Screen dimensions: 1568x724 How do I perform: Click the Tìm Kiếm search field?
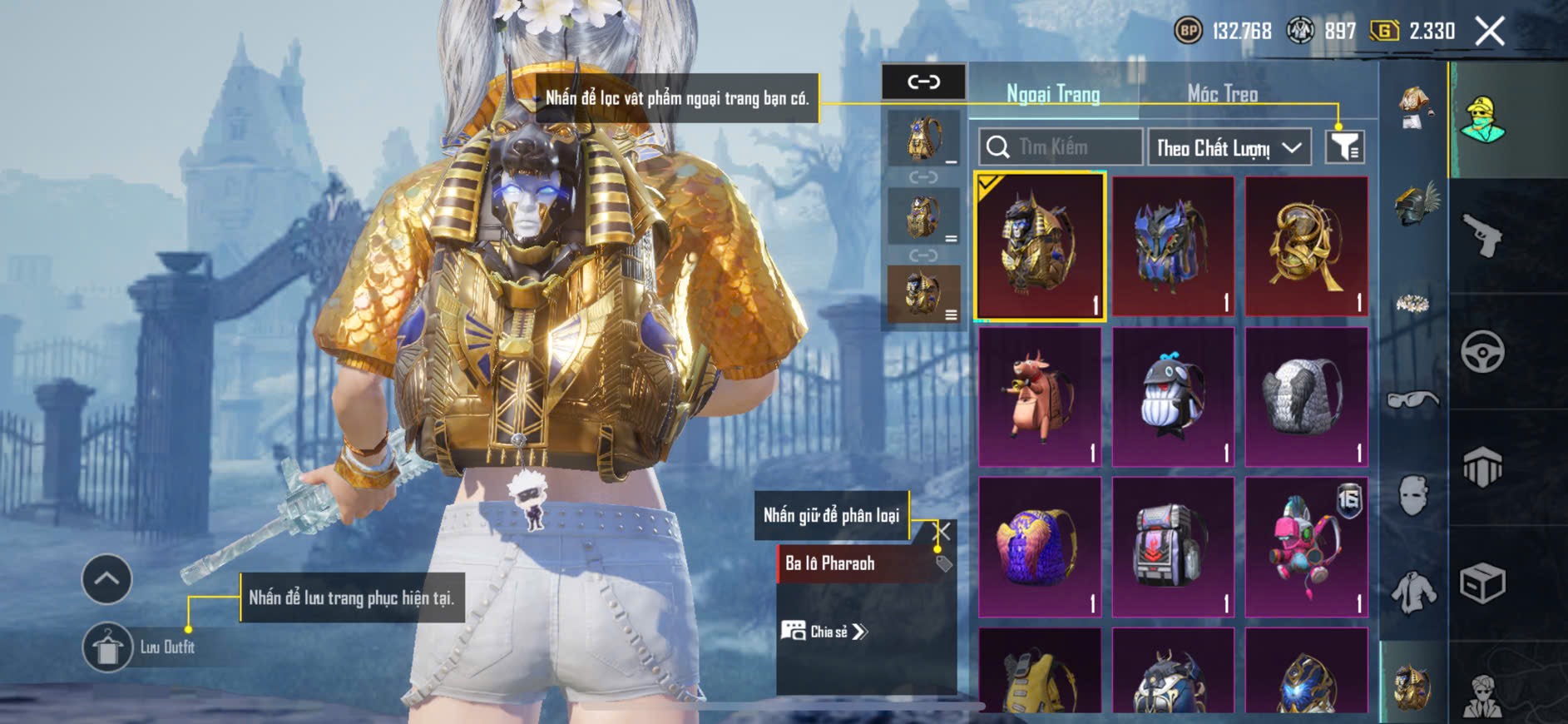coord(1060,147)
